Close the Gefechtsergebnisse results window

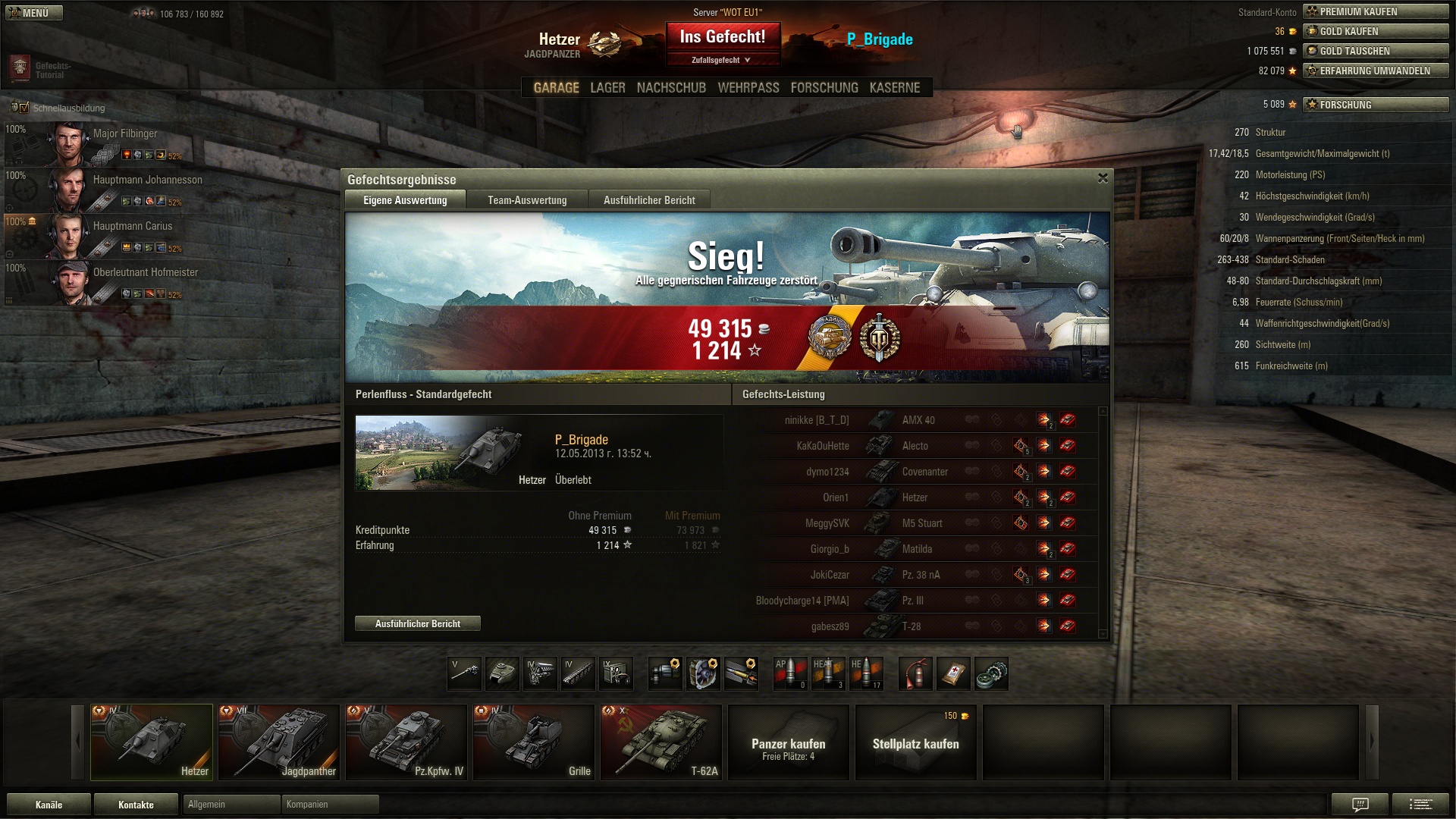click(1103, 178)
